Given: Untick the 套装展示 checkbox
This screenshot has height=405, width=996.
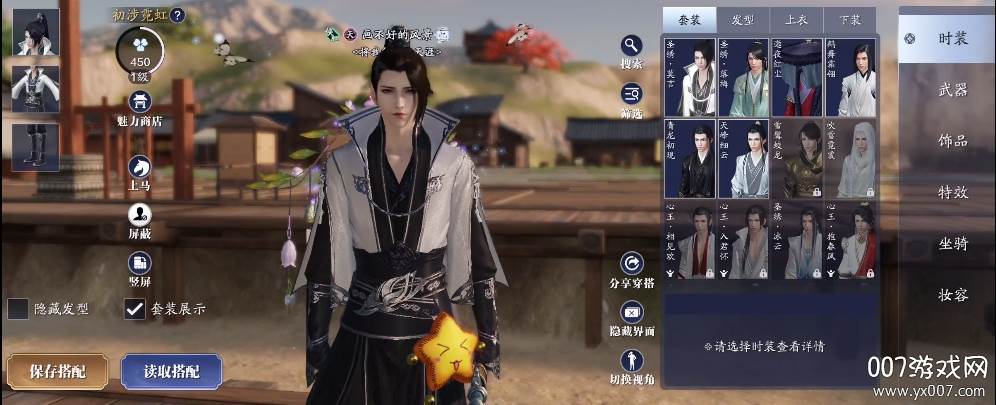Looking at the screenshot, I should coord(134,309).
